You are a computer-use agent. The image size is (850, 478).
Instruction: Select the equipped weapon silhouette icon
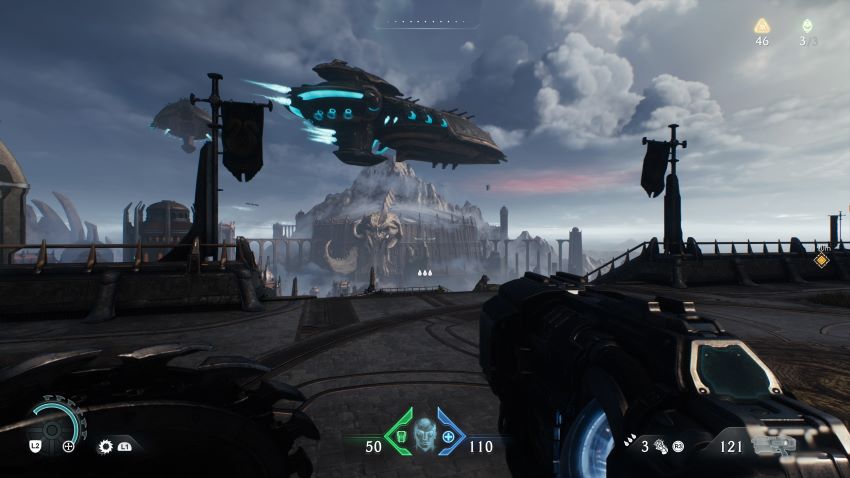pos(773,446)
